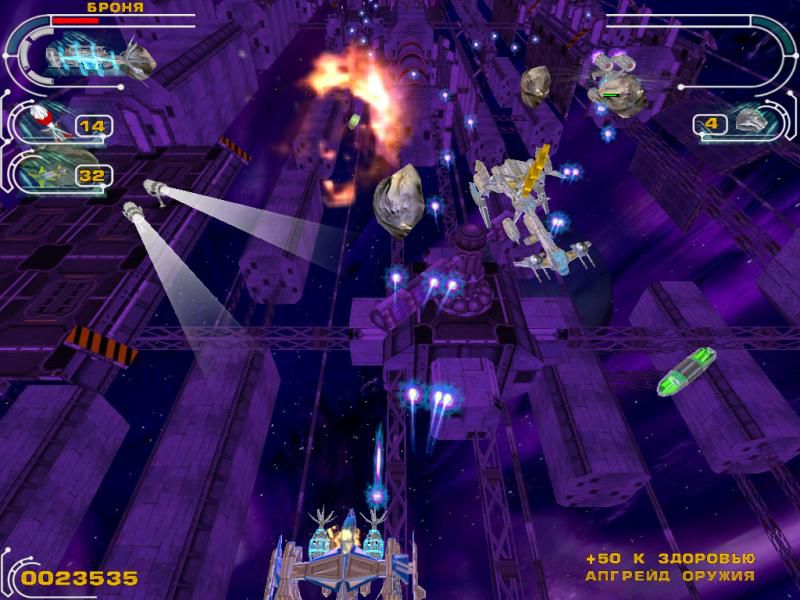Click the grey ship lives icon
The width and height of the screenshot is (800, 600).
tap(753, 122)
